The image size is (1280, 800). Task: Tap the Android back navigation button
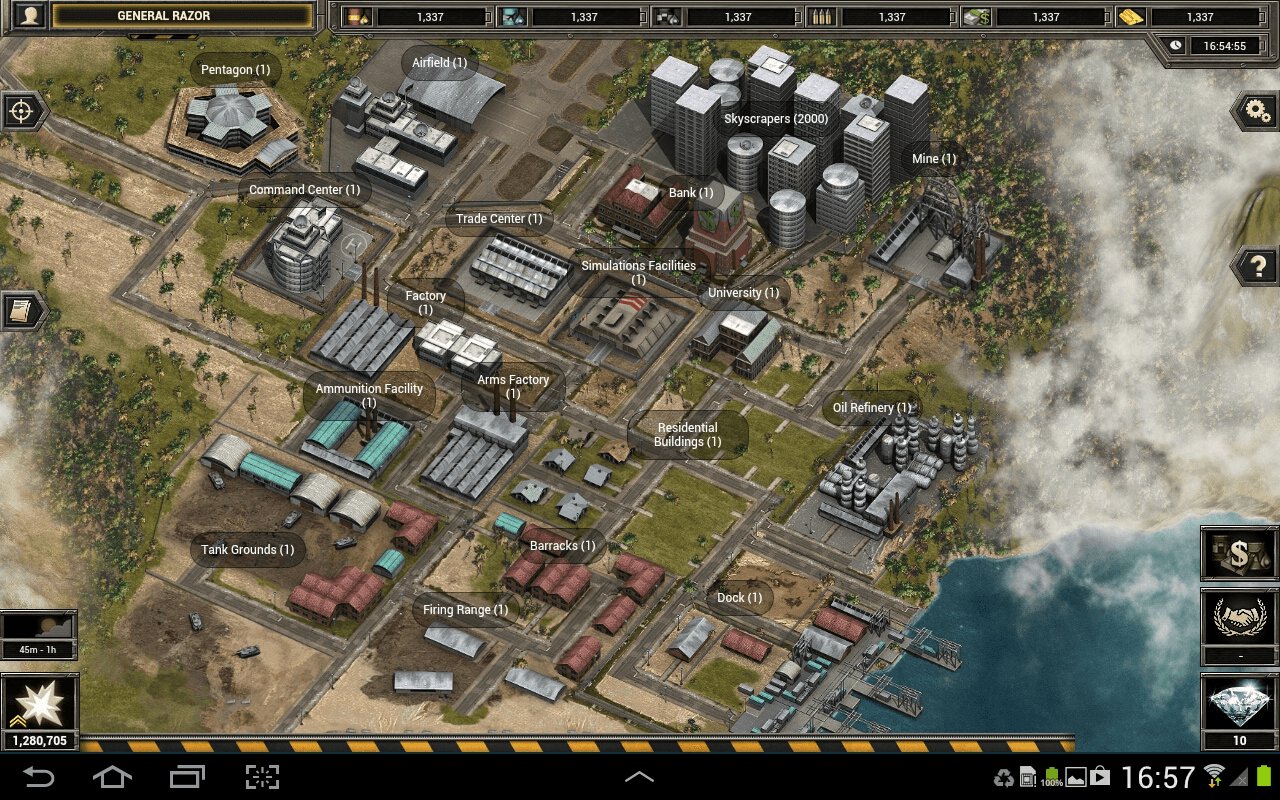[x=40, y=776]
